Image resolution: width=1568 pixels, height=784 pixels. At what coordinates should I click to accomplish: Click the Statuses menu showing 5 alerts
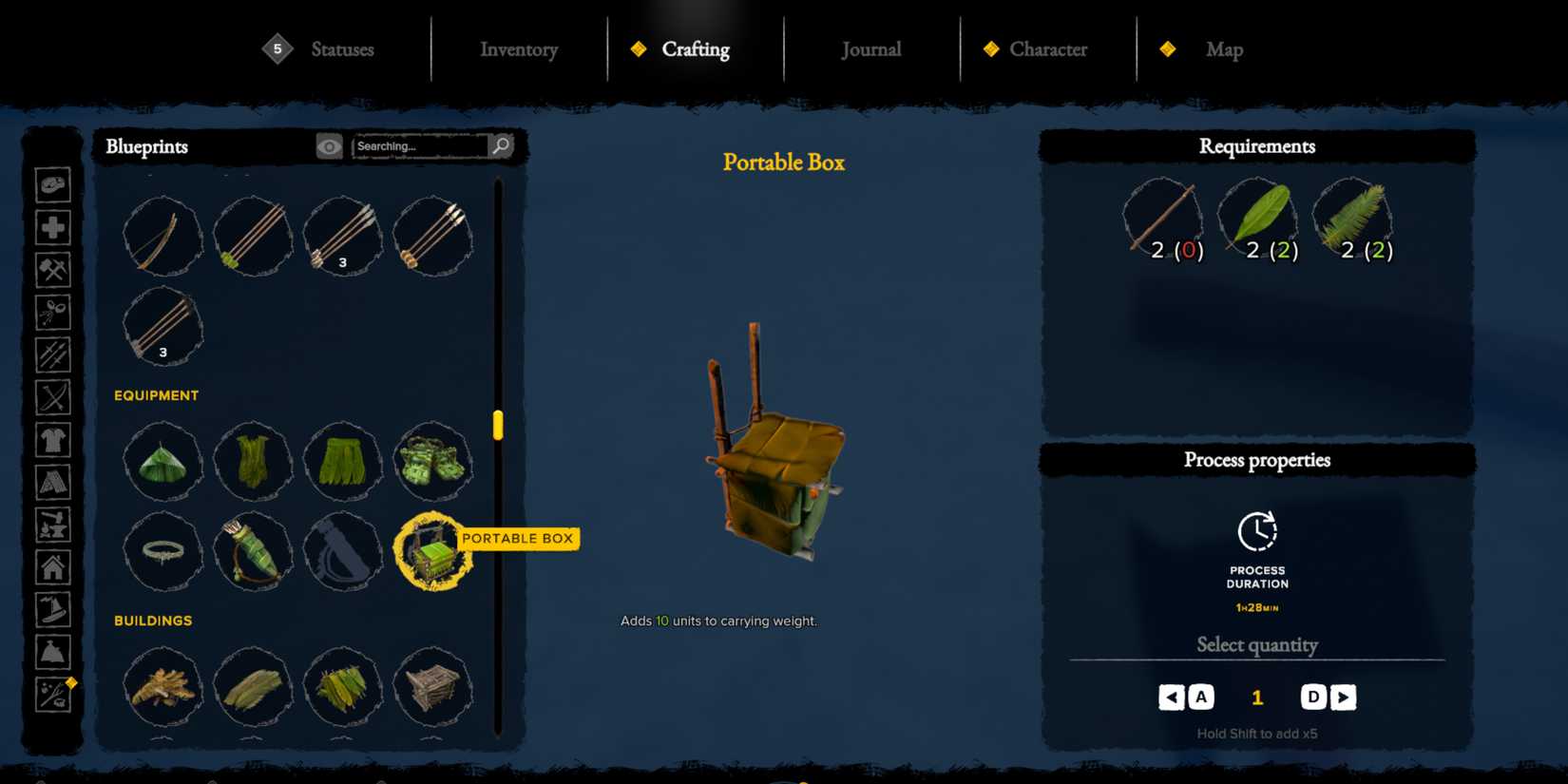(x=341, y=49)
